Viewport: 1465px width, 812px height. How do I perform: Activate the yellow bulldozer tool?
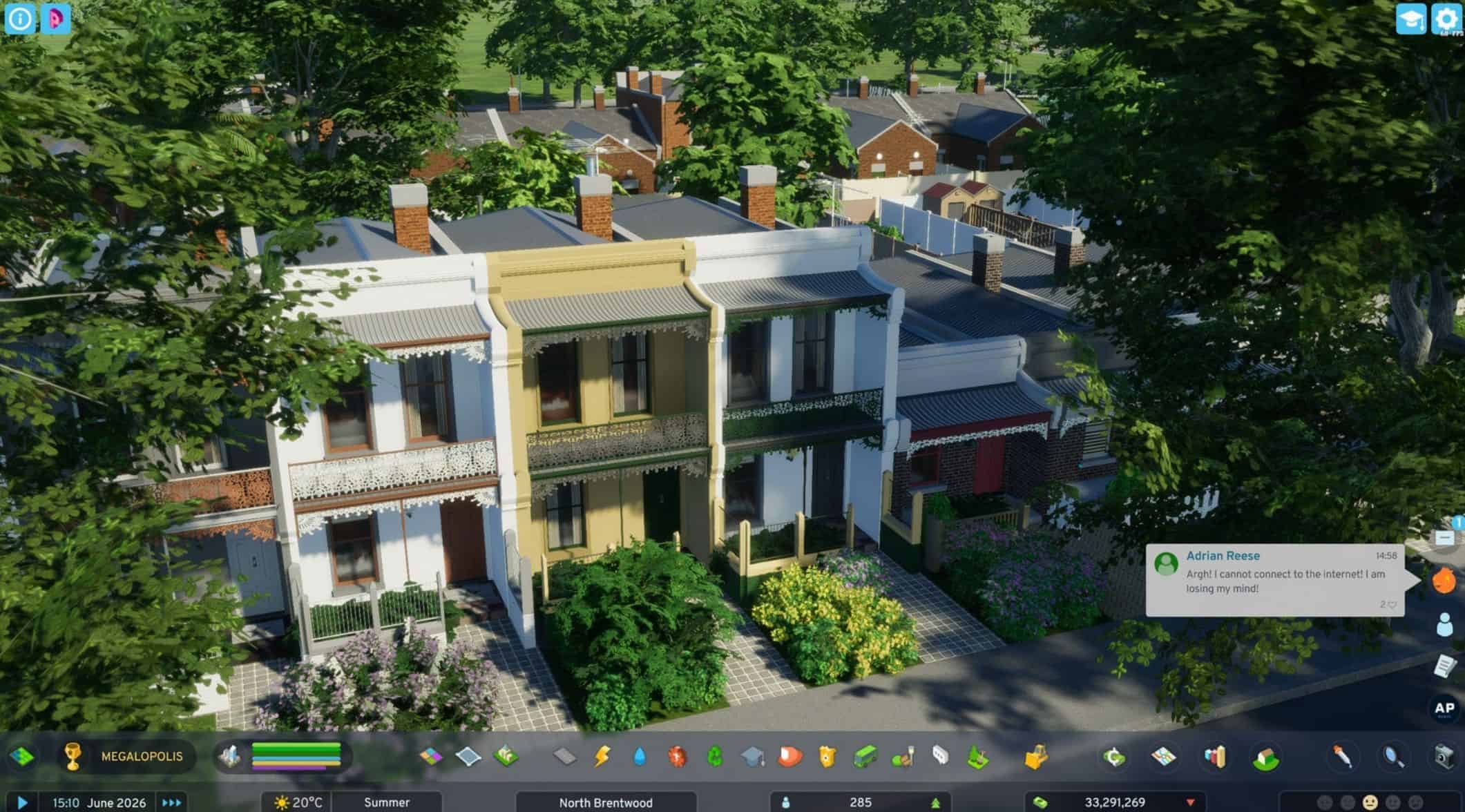pos(1035,757)
